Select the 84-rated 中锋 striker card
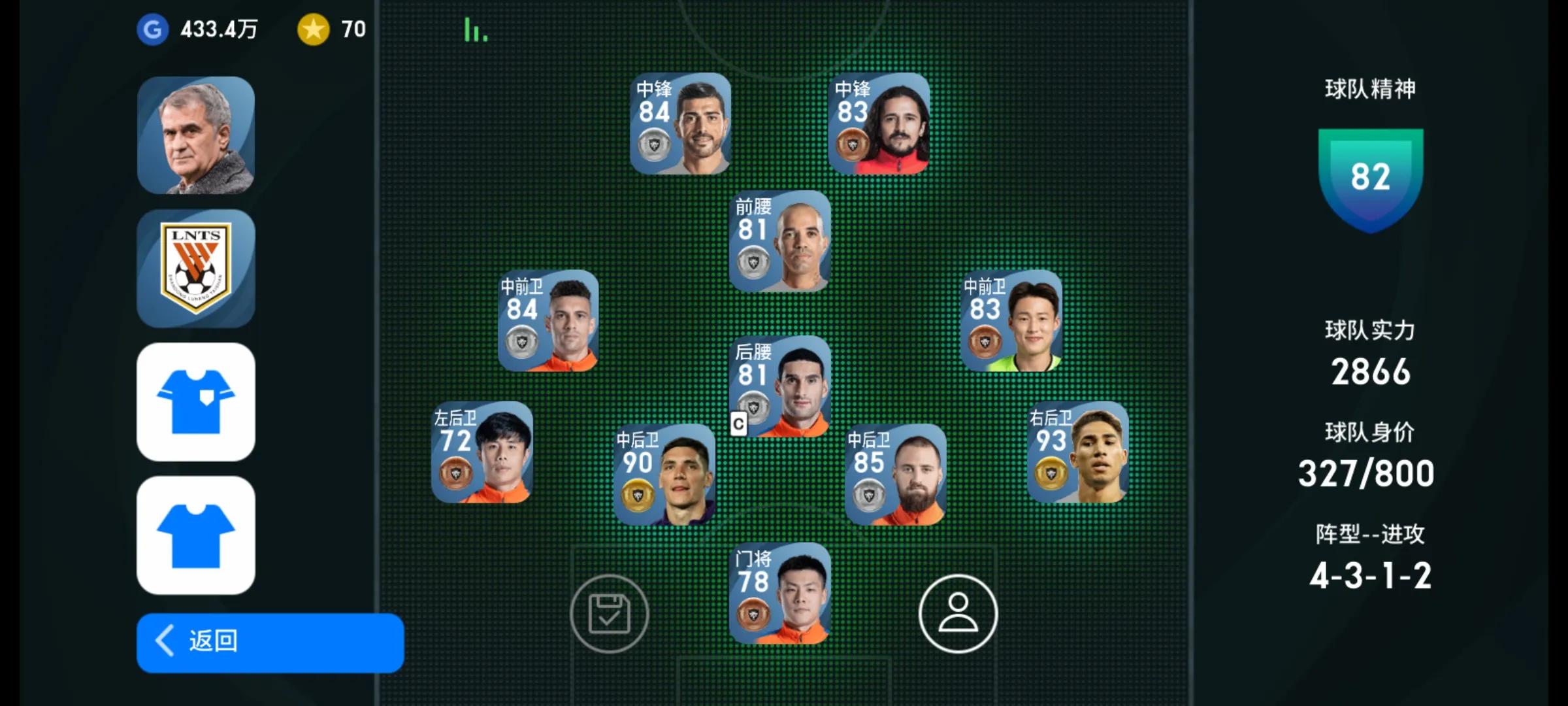The width and height of the screenshot is (1568, 706). [x=680, y=124]
